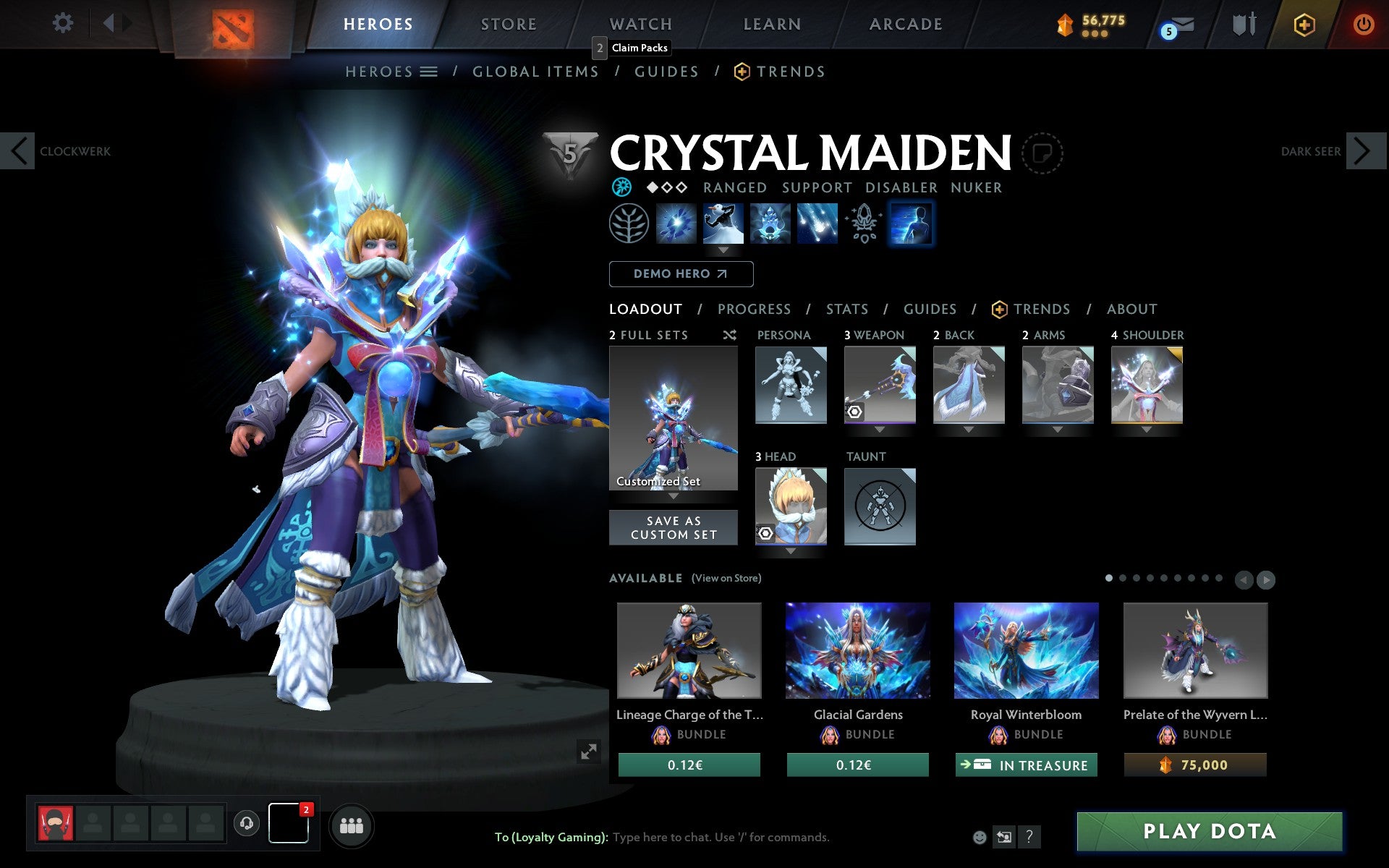
Task: Select the Crystal Nova ability icon
Action: click(676, 224)
